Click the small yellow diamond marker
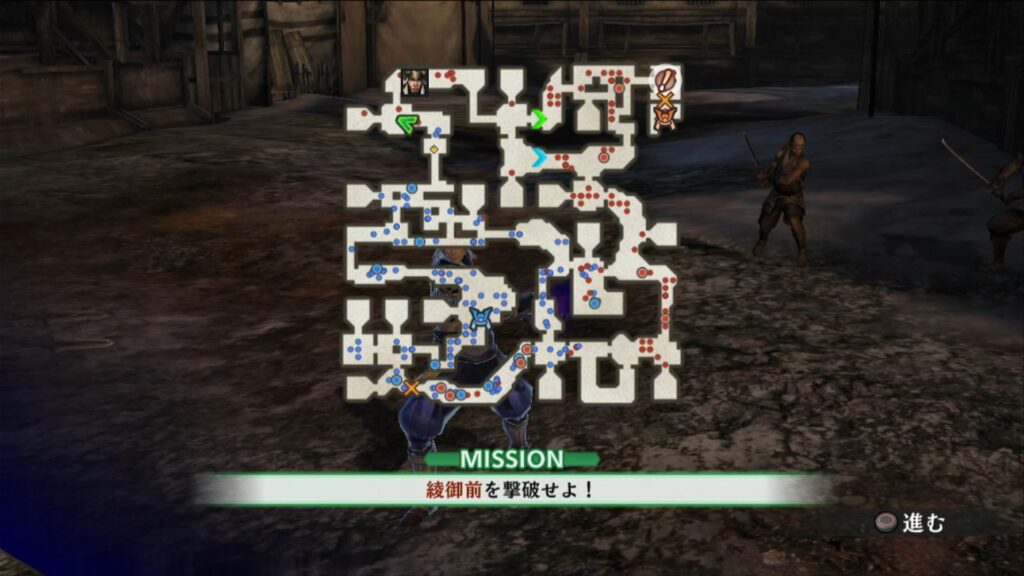The width and height of the screenshot is (1024, 576). click(434, 150)
